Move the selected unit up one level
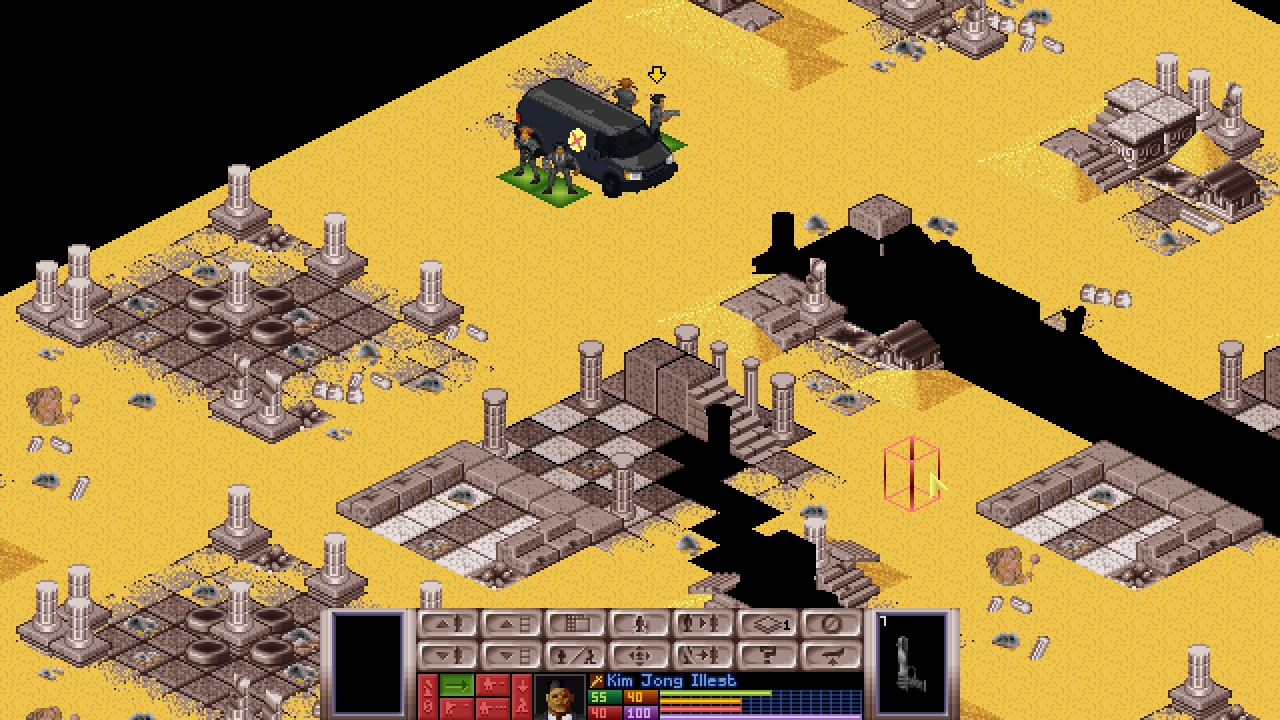 [x=447, y=624]
